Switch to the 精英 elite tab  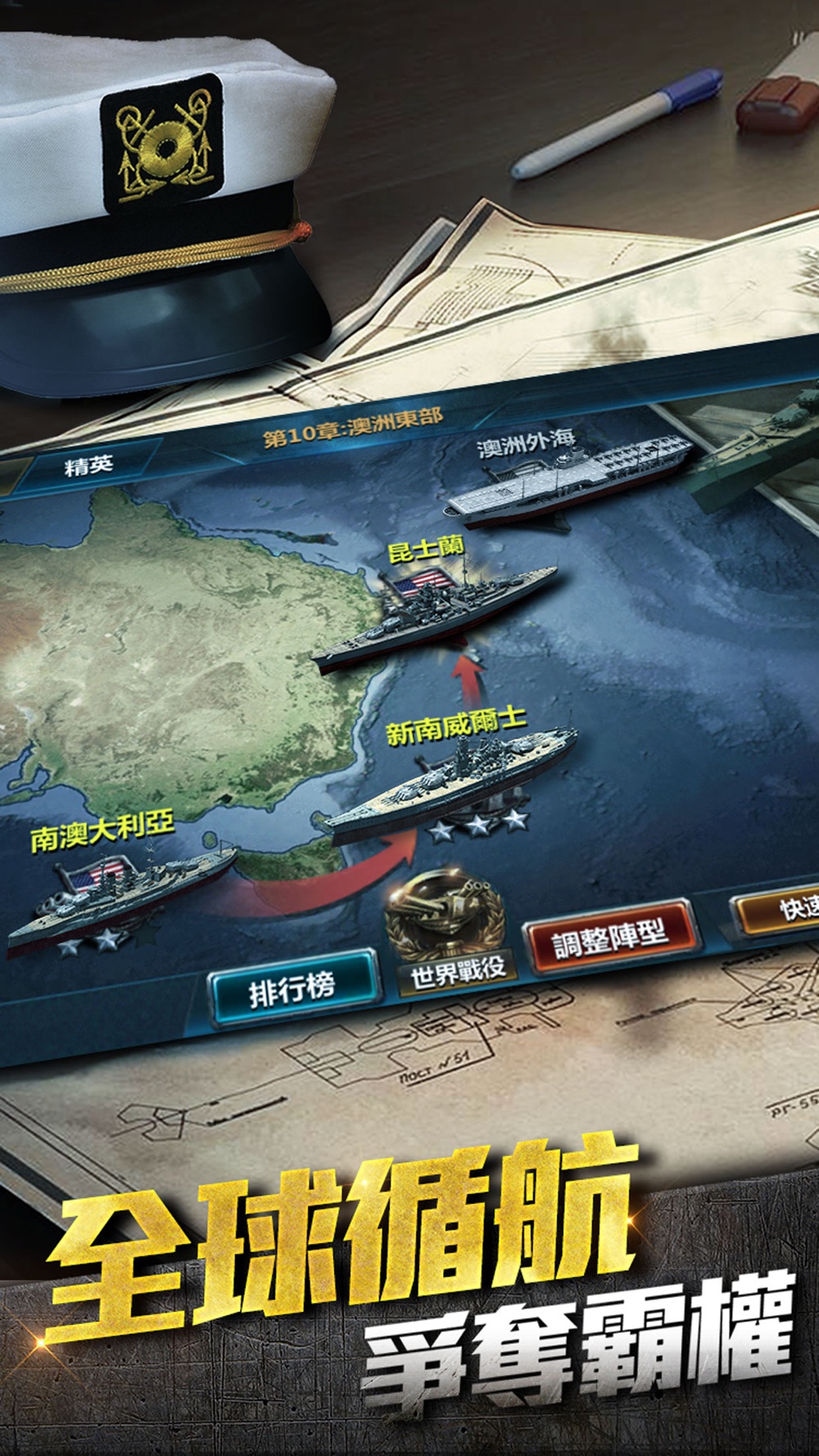pos(88,466)
